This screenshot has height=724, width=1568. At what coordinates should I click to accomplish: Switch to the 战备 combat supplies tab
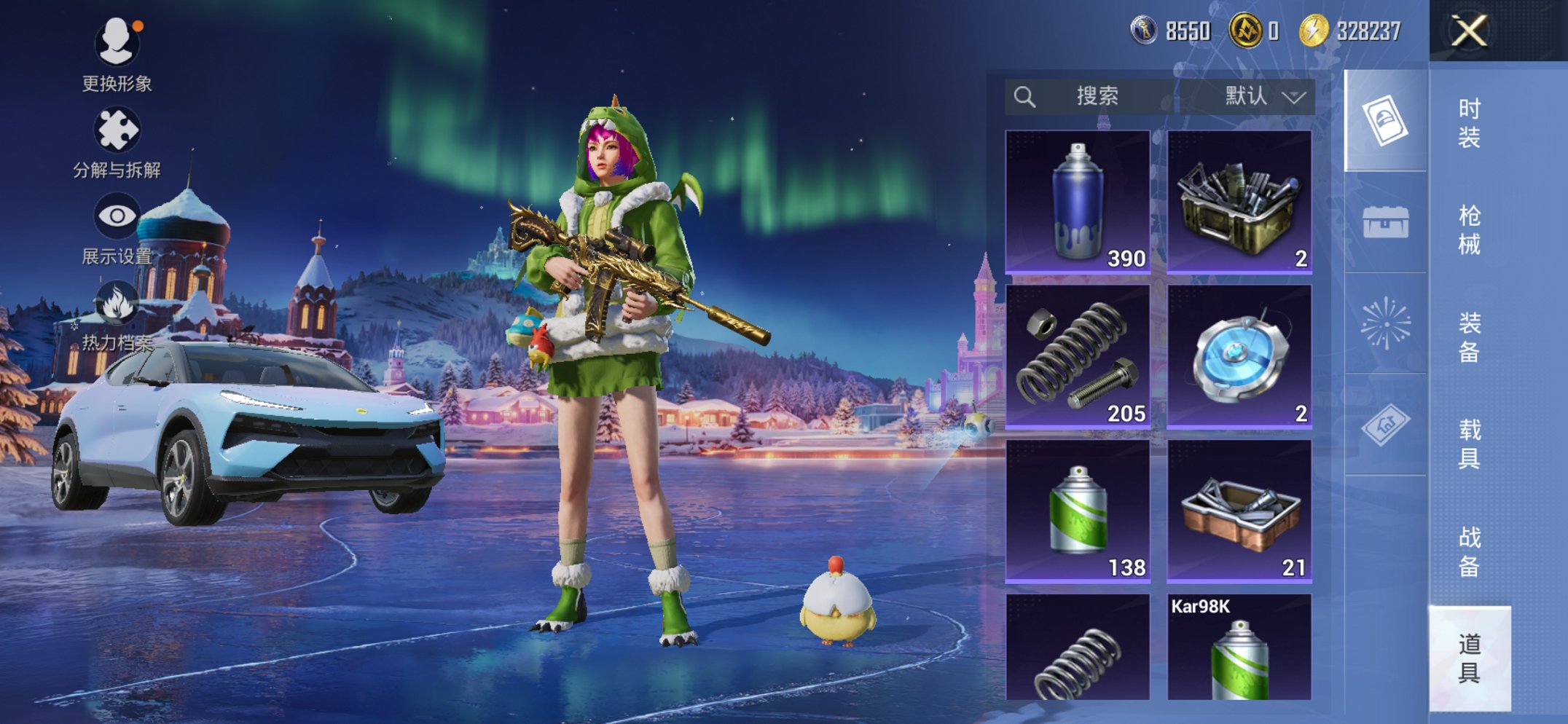click(1469, 551)
